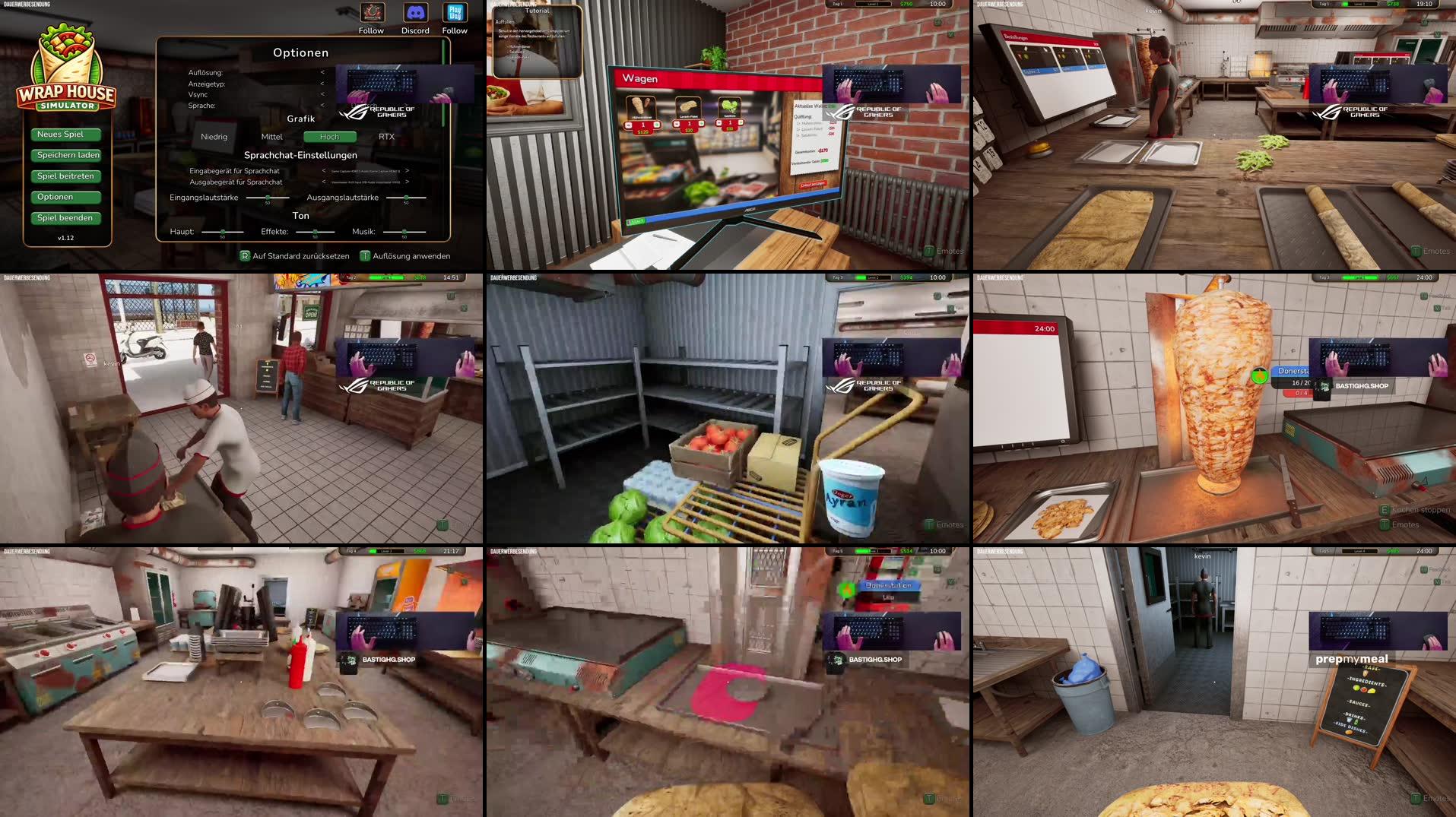
Task: Click the crest Follow icon
Action: [x=372, y=13]
